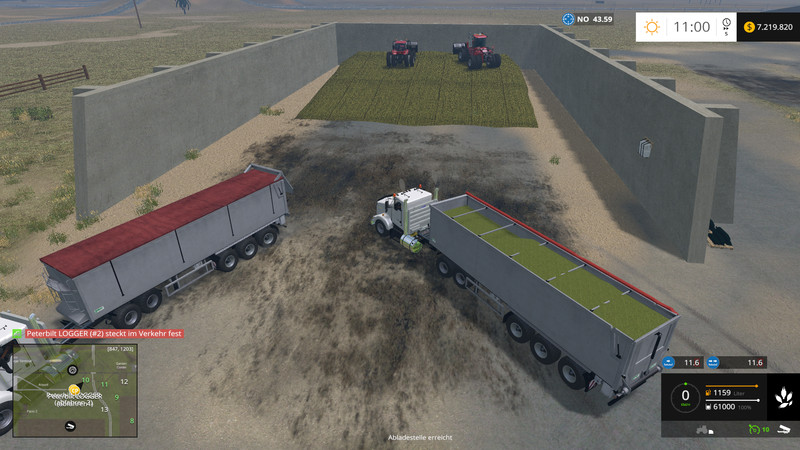
Task: Click the blue compass crosshair icon
Action: coord(570,19)
